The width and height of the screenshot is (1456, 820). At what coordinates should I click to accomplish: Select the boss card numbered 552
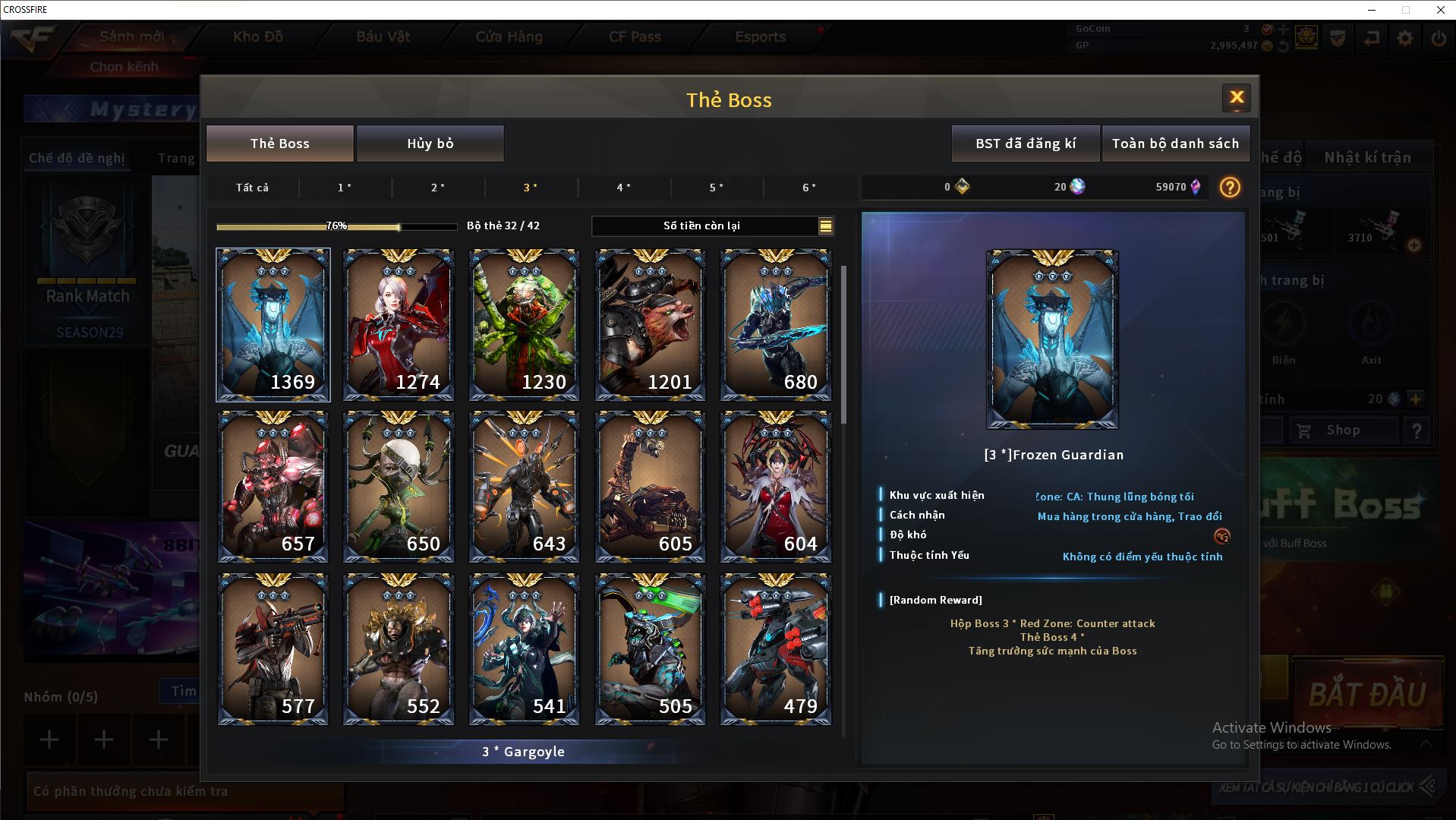pos(399,649)
